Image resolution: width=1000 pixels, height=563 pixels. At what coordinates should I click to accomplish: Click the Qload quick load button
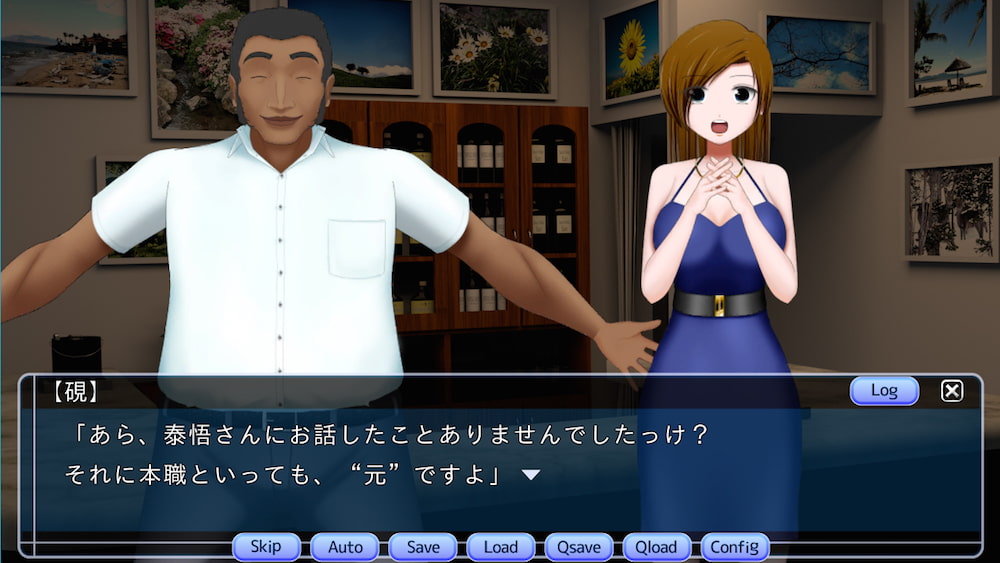tap(657, 547)
